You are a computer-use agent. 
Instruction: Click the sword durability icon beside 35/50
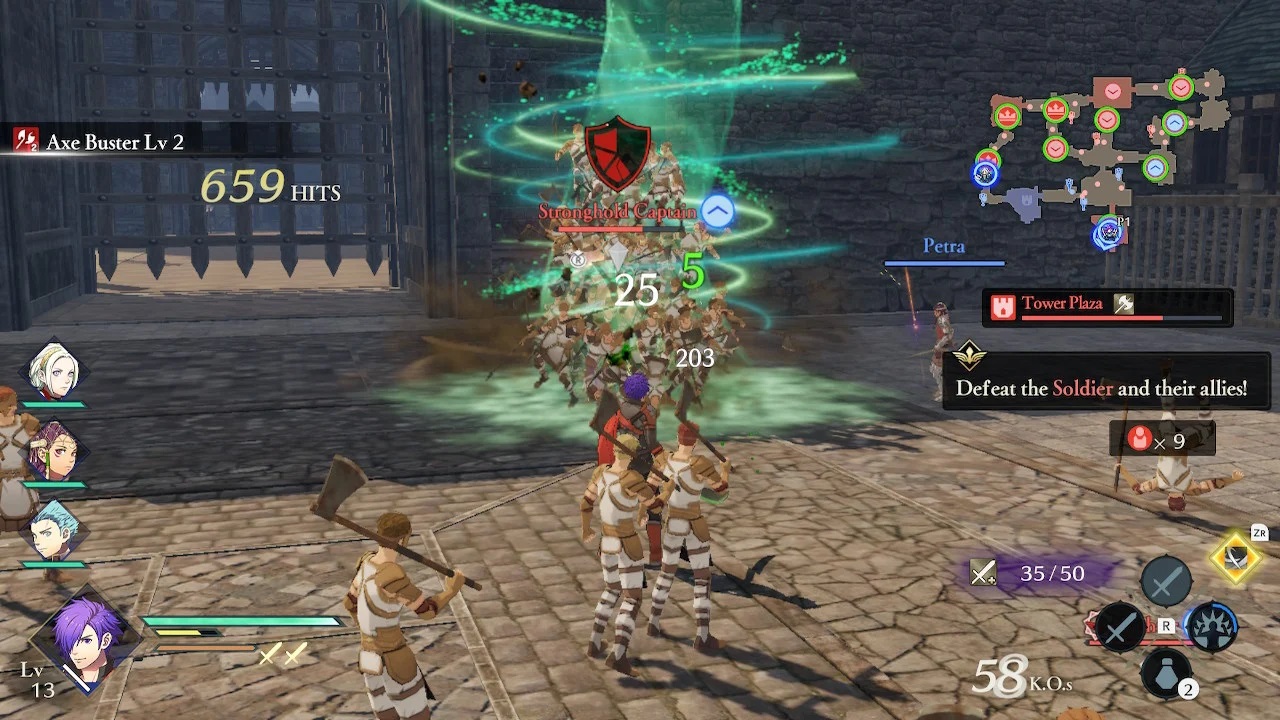(x=984, y=573)
